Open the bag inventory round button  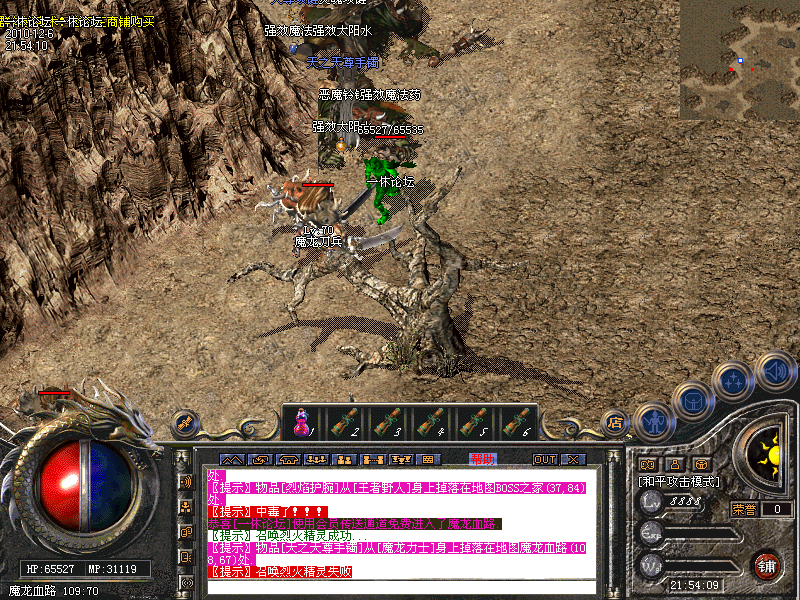click(692, 402)
